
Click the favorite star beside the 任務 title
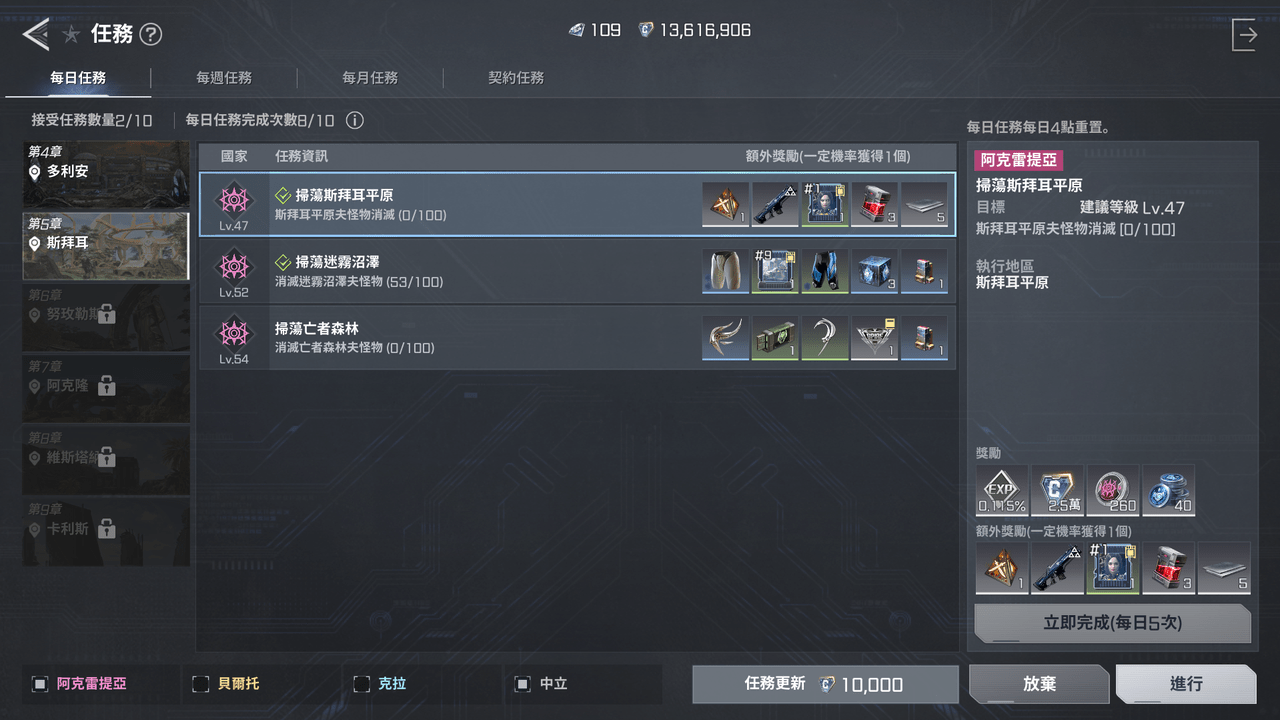(71, 33)
